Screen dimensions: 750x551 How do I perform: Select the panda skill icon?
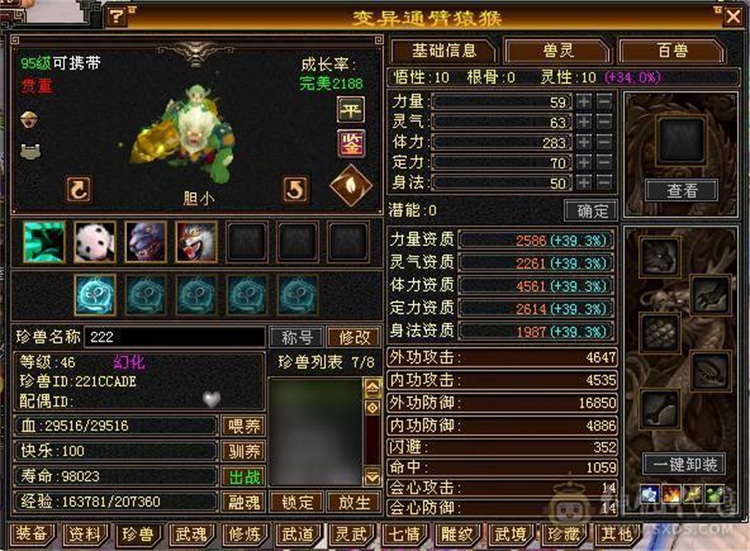94,242
